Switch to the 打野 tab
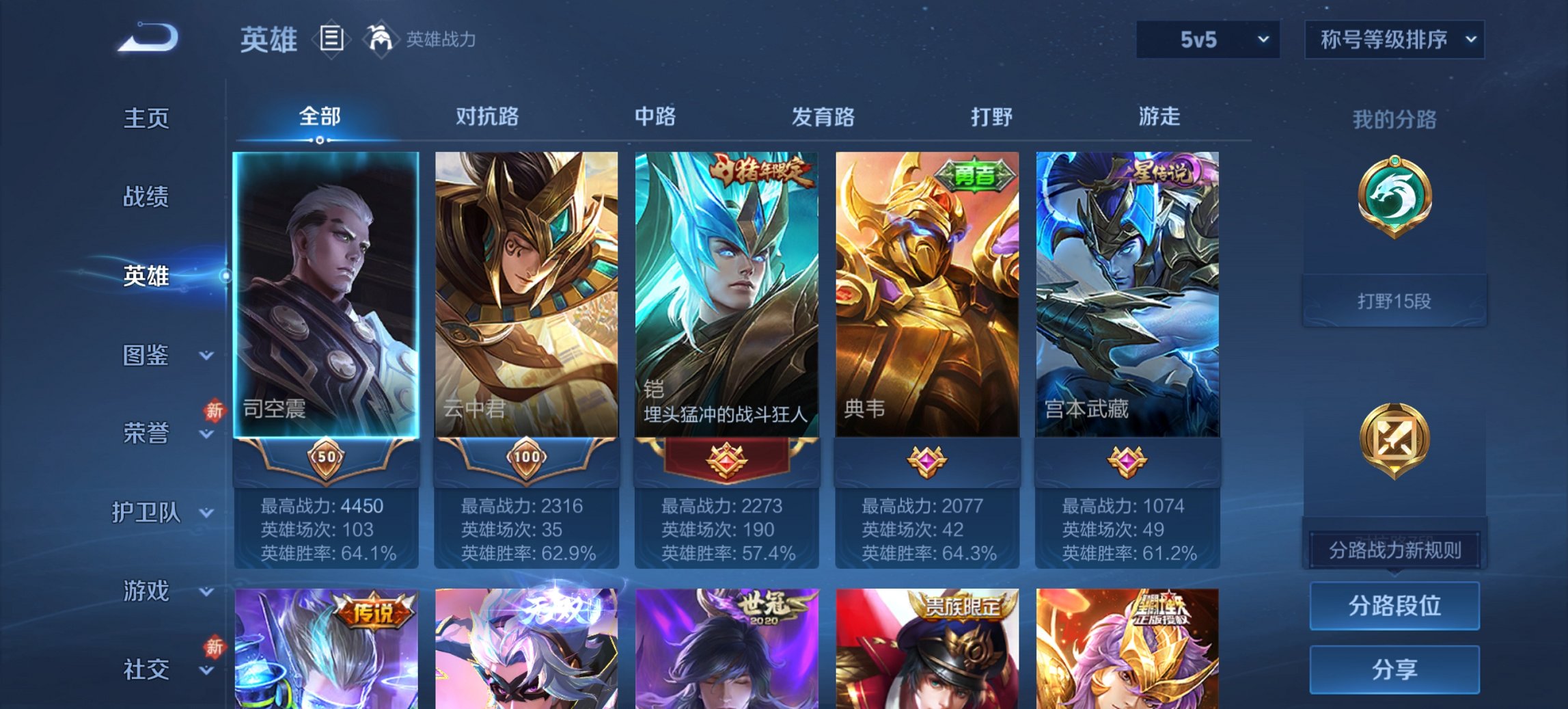This screenshot has width=1568, height=709. coord(991,117)
